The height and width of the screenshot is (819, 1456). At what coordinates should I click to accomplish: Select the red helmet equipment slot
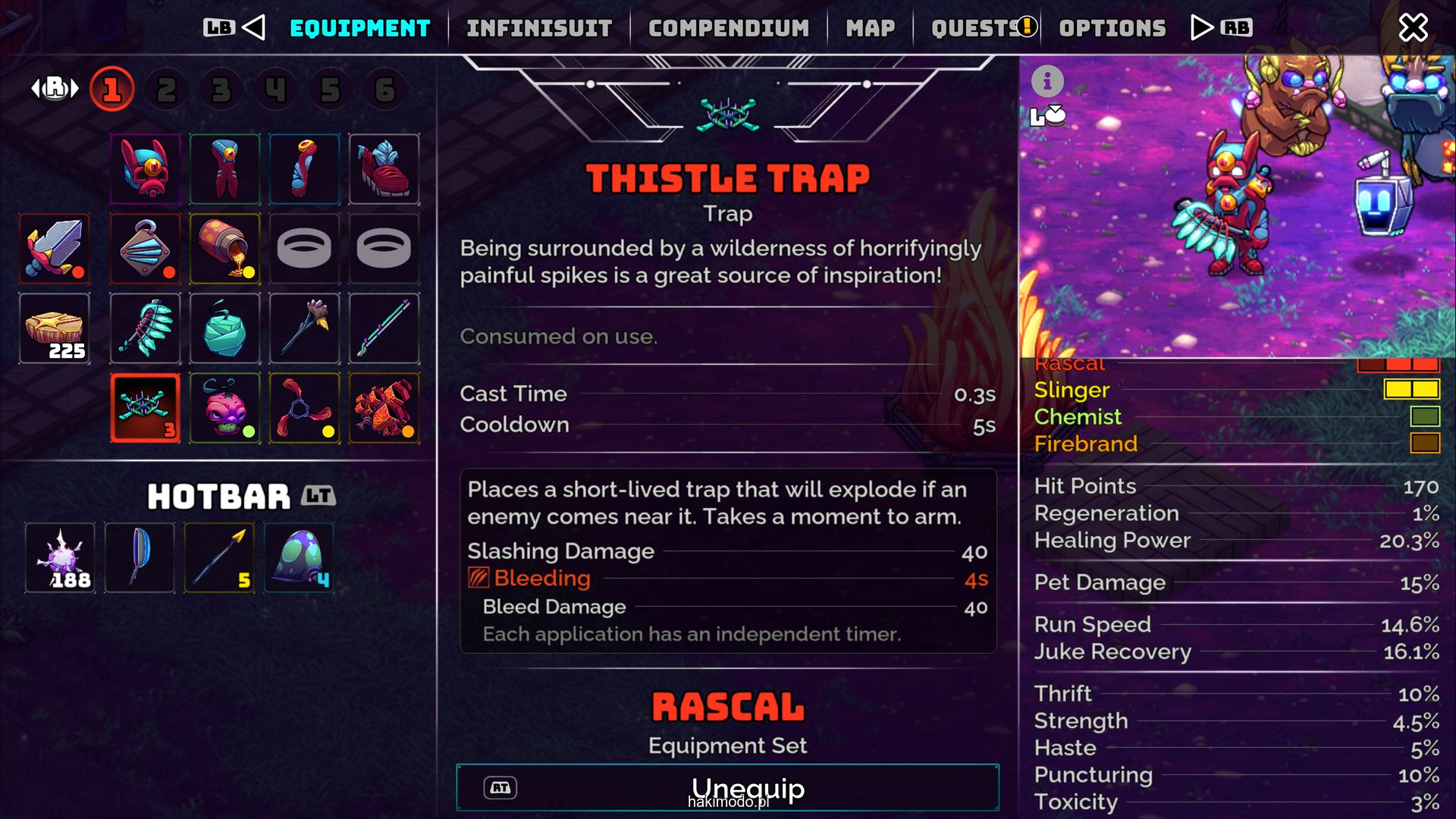[x=146, y=169]
